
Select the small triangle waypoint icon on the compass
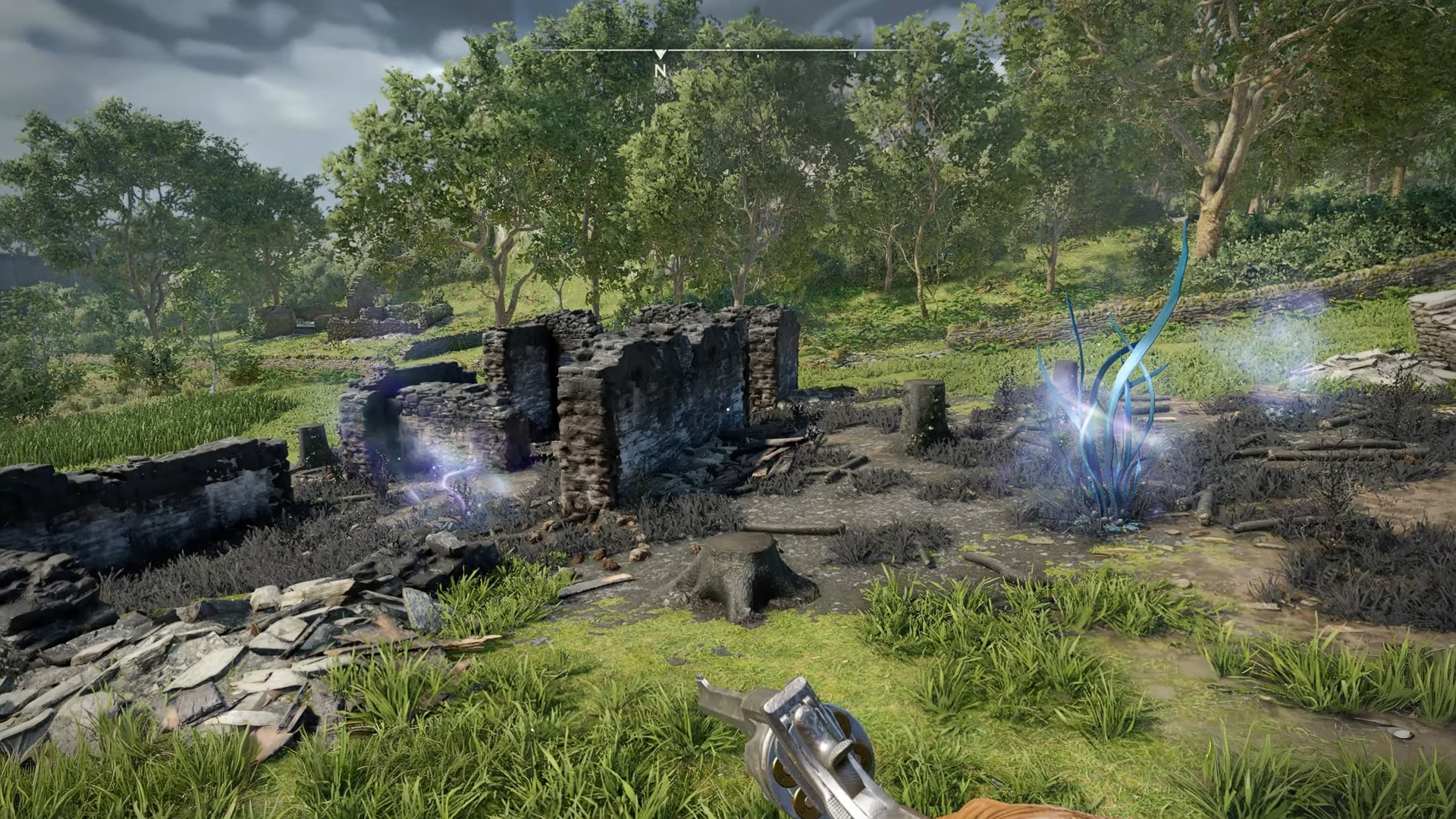pos(728,45)
